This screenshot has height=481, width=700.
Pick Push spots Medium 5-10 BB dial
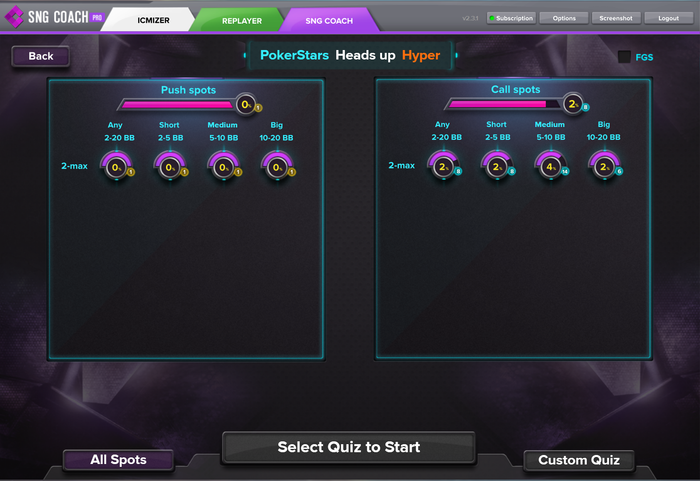tap(223, 167)
